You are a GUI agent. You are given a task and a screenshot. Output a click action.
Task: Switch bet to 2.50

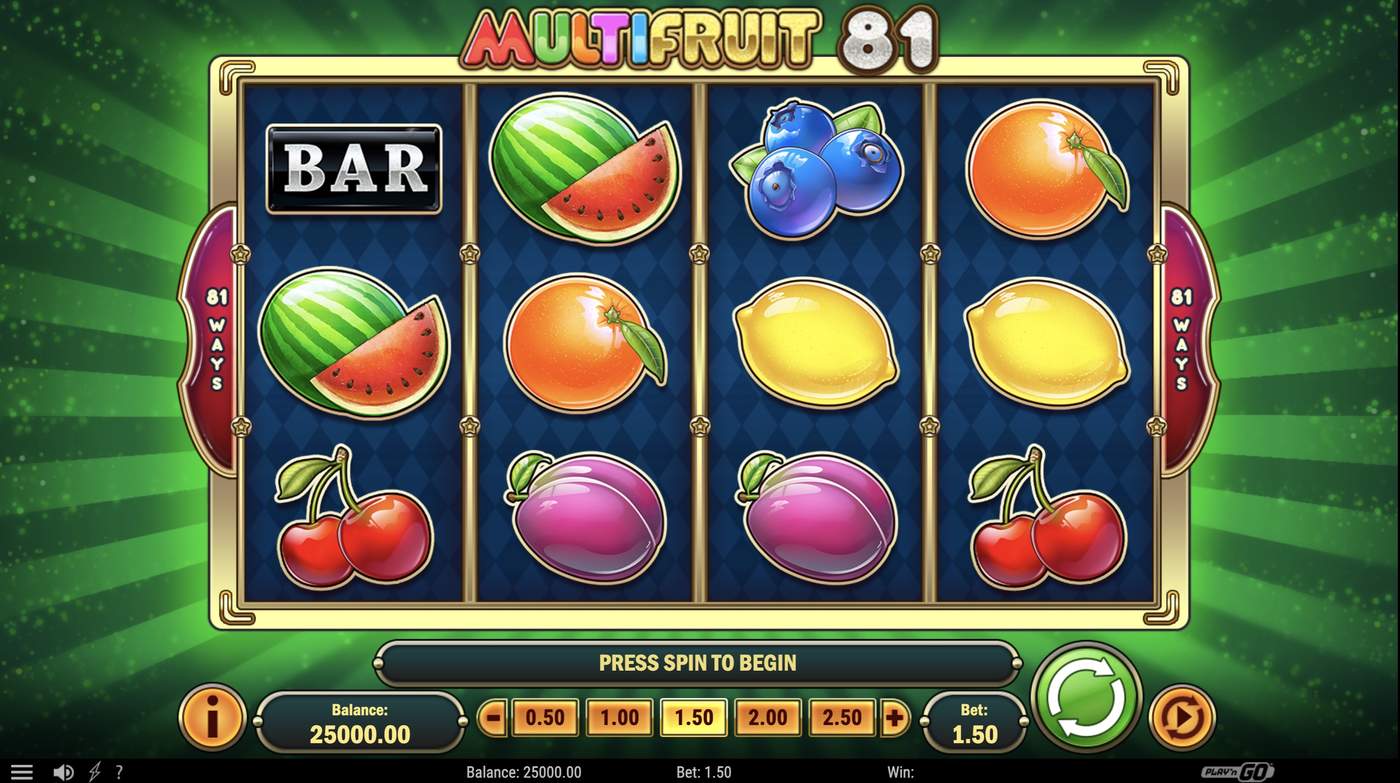pos(841,717)
